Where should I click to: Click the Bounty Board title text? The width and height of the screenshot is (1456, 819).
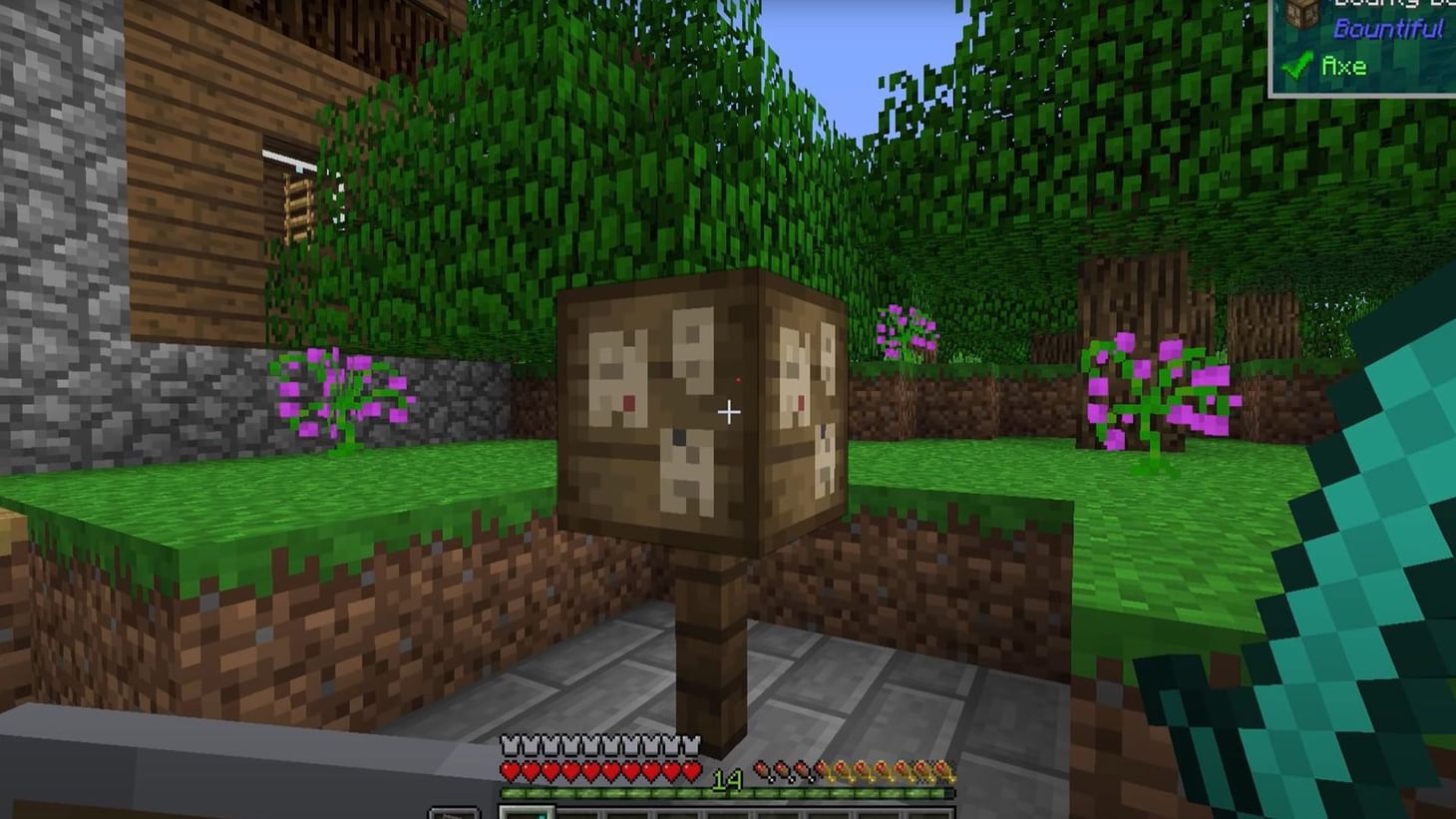pyautogui.click(x=1384, y=5)
